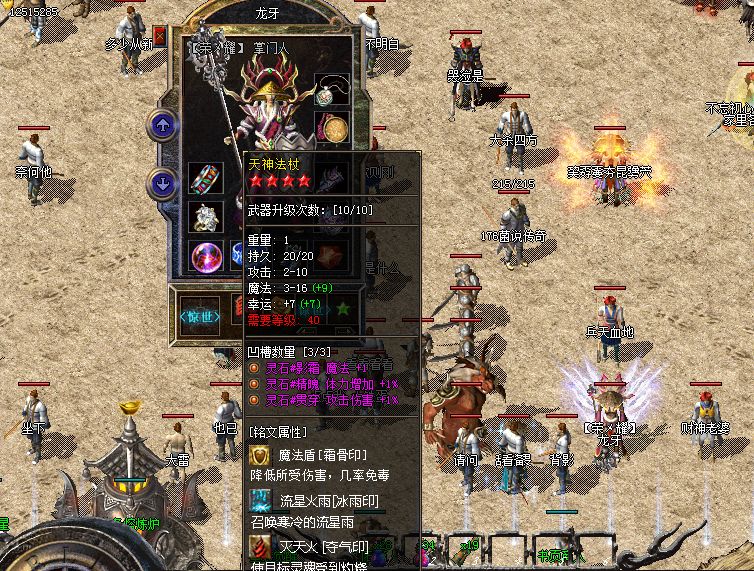
Task: Click the blue up-arrow panel button
Action: point(162,126)
